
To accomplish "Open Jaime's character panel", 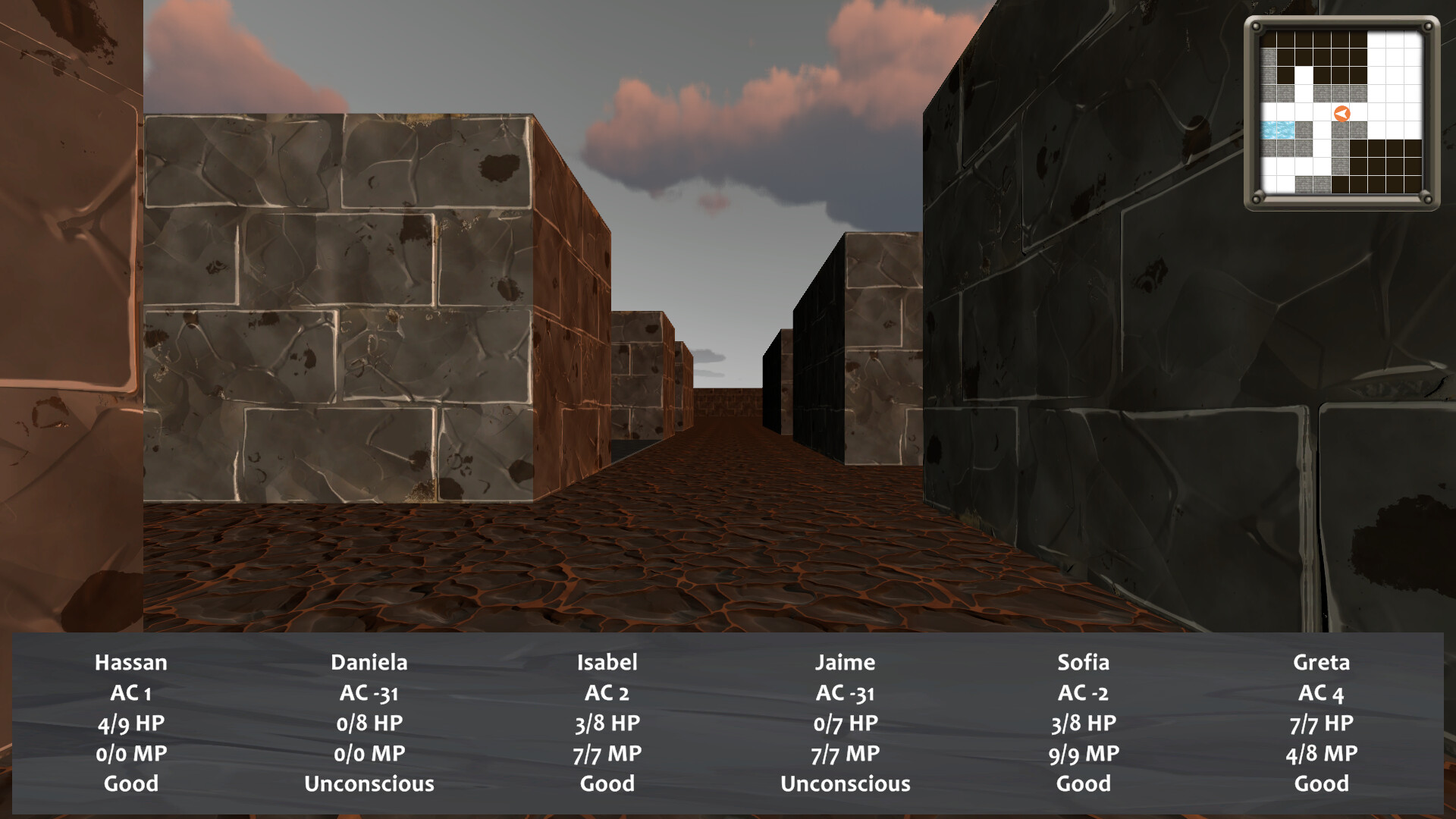I will pyautogui.click(x=846, y=662).
